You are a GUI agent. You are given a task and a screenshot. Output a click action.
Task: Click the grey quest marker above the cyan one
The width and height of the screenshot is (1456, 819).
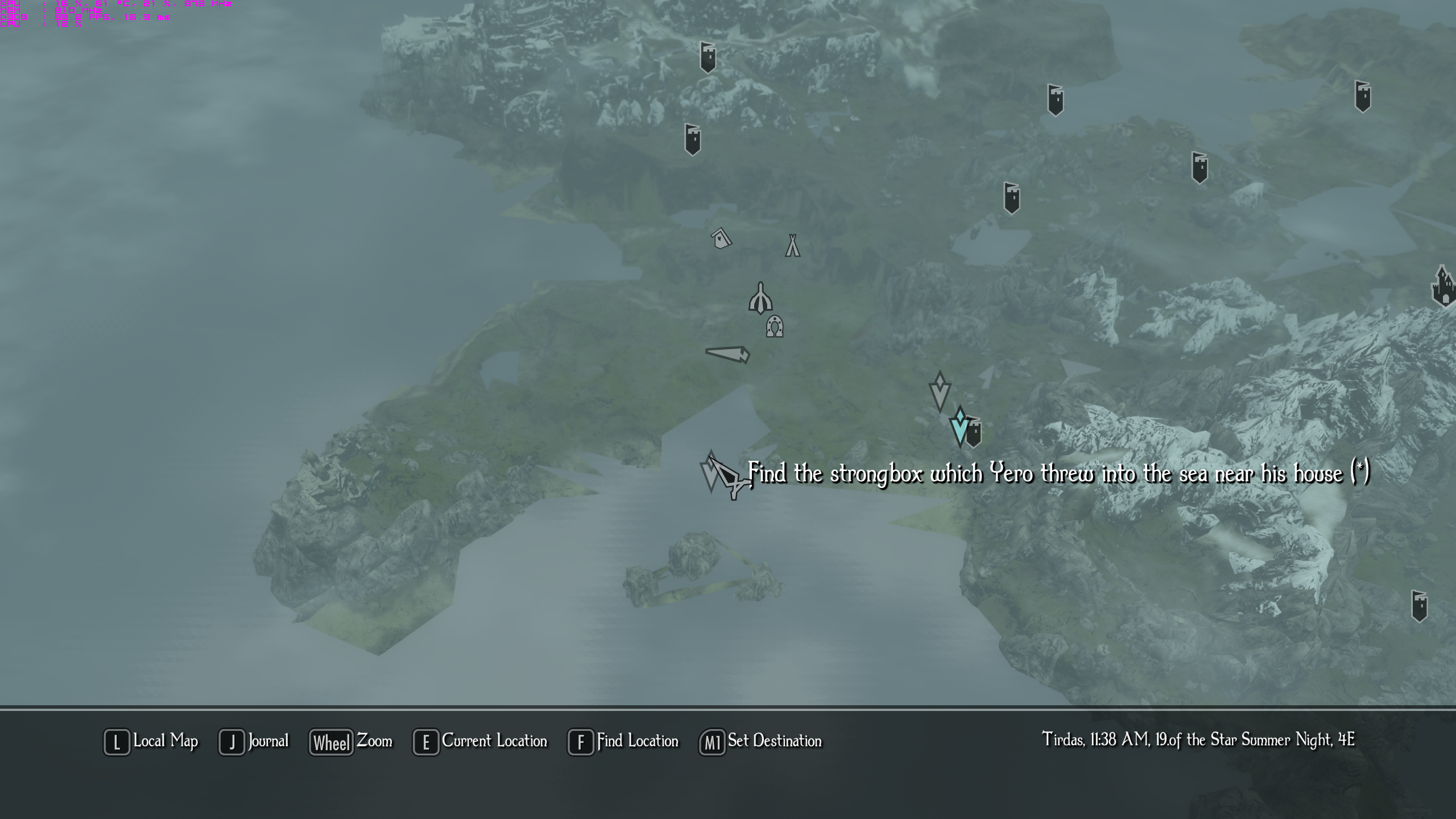(940, 391)
